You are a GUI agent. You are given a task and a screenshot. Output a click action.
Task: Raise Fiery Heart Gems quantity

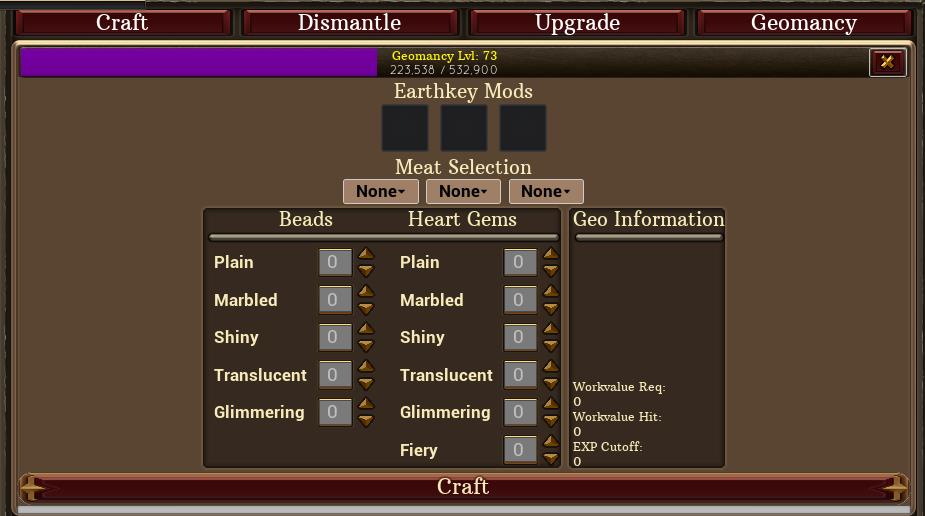coord(551,442)
